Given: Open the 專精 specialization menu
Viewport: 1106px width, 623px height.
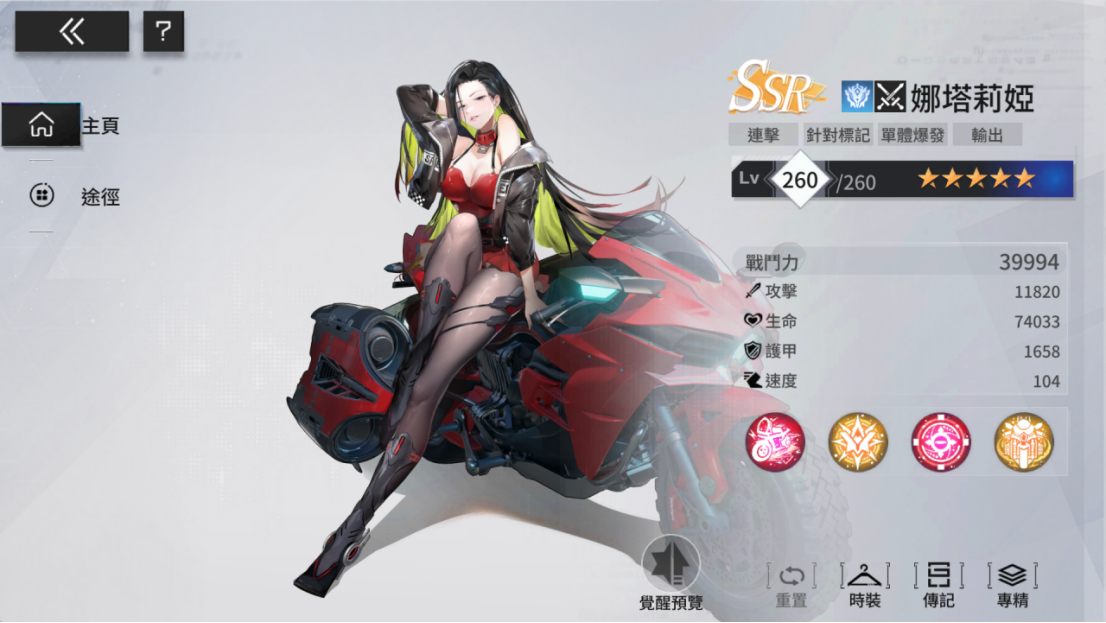Looking at the screenshot, I should tap(1012, 586).
